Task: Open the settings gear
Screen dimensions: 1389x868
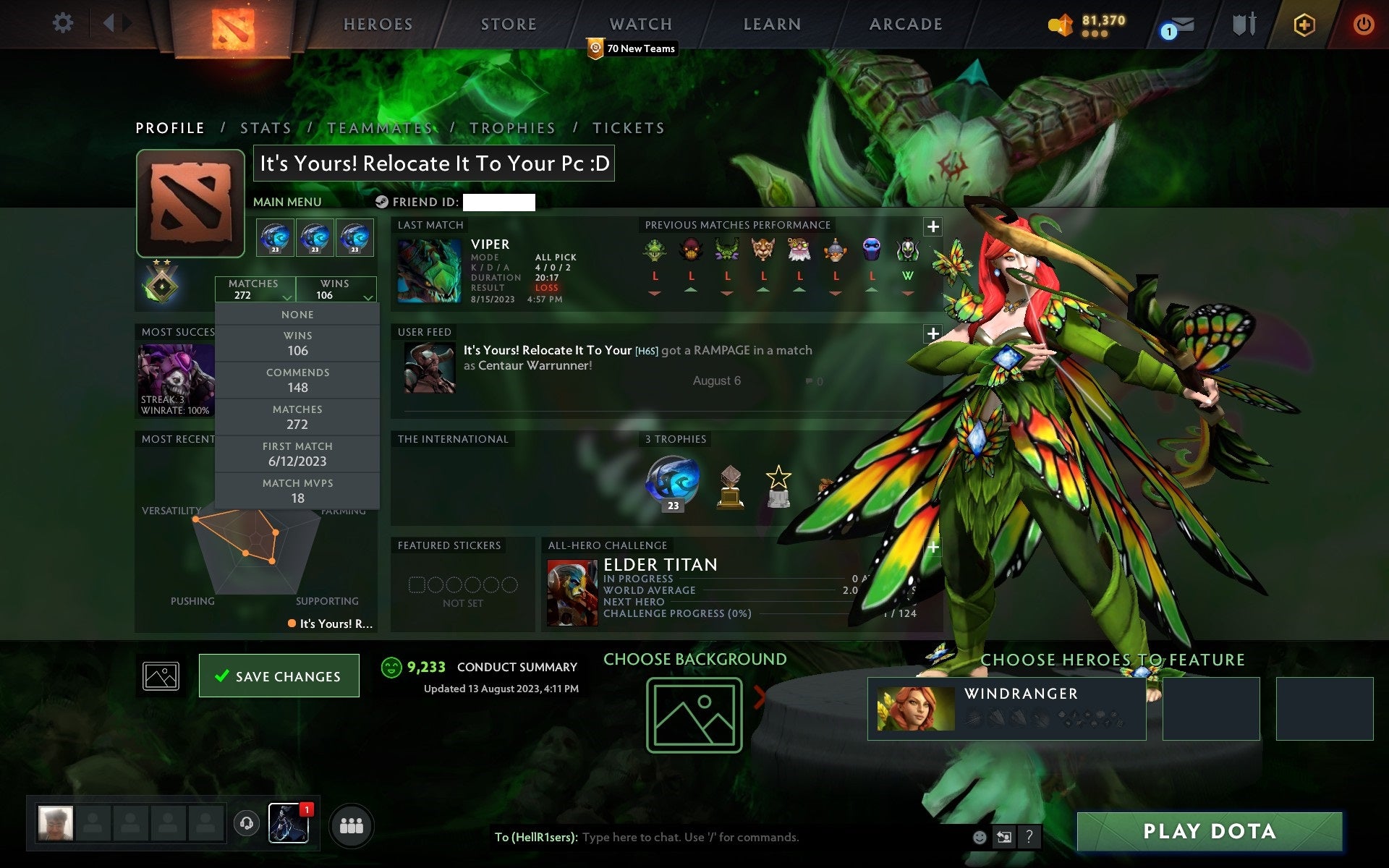Action: click(x=64, y=23)
